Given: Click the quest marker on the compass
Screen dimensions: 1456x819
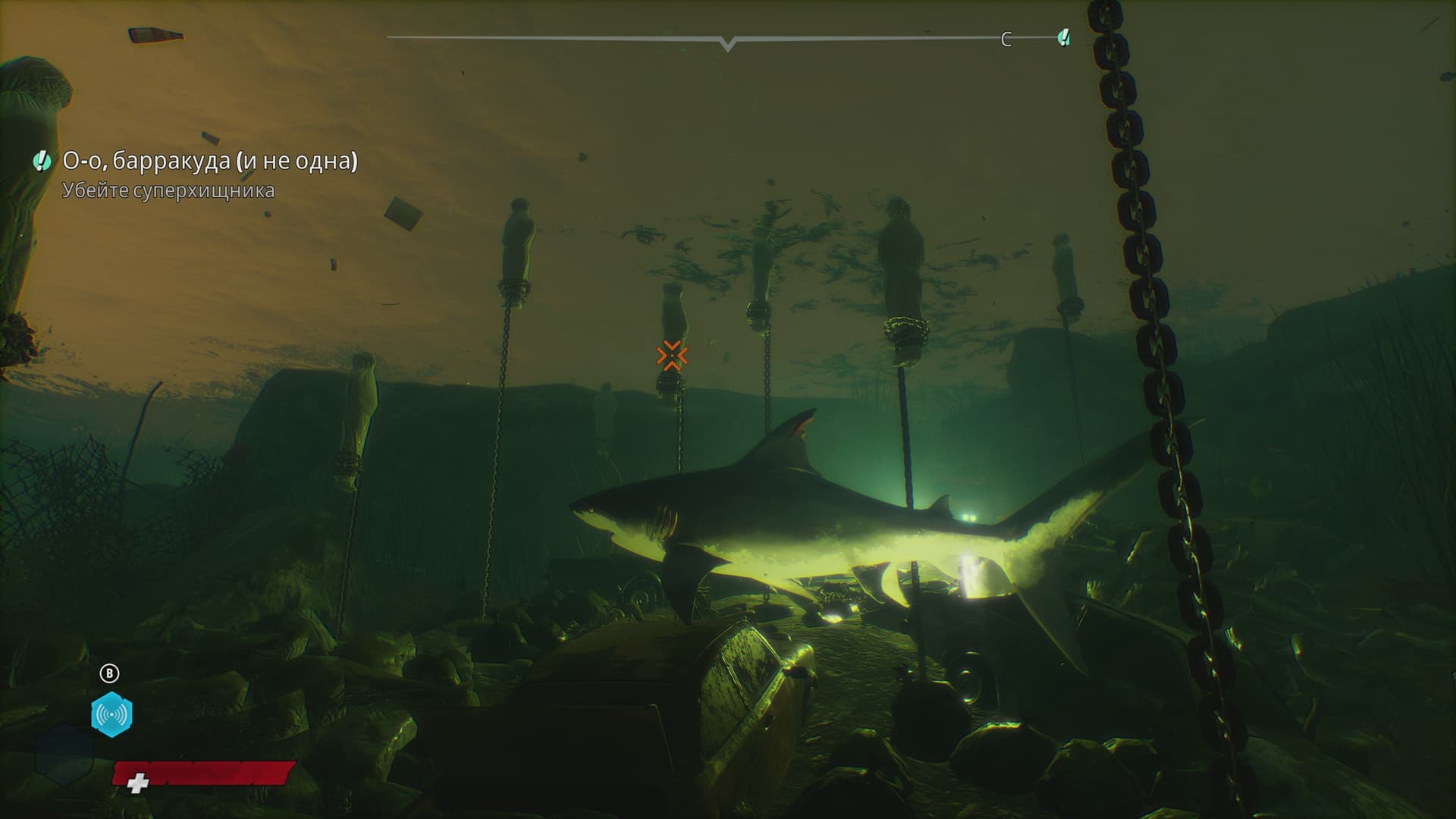Looking at the screenshot, I should [1064, 37].
